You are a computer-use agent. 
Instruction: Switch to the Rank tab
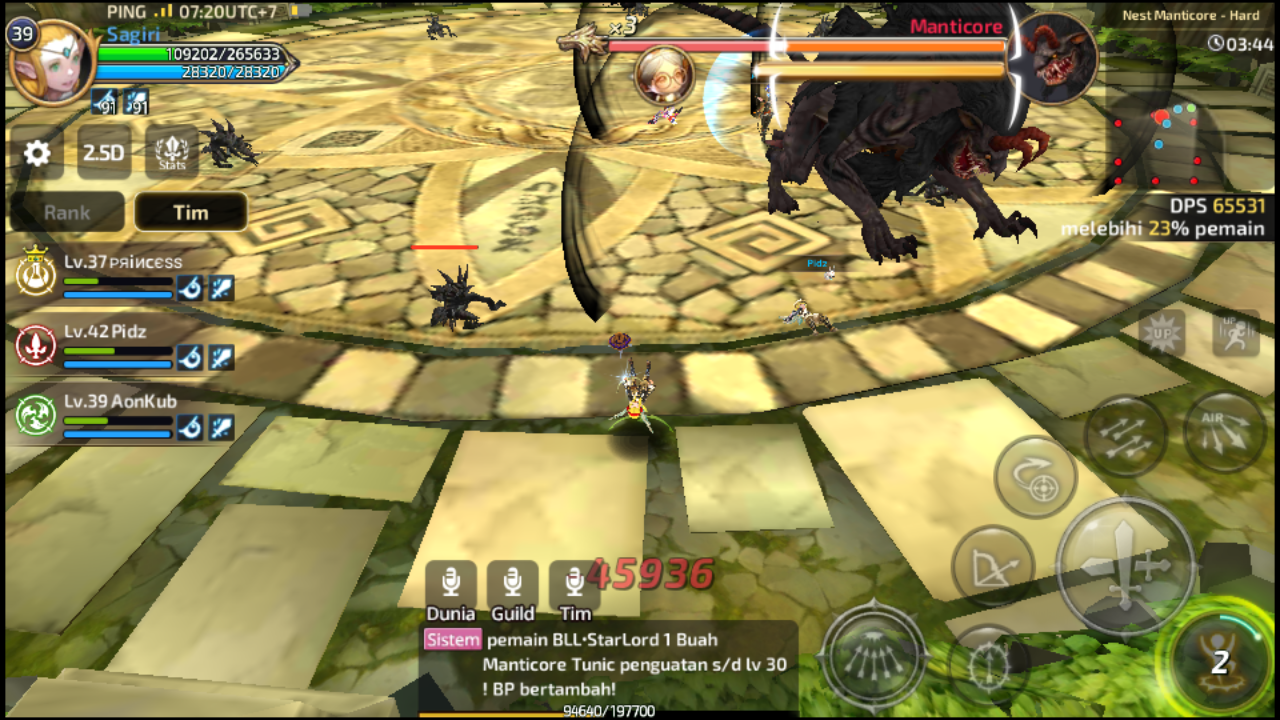(x=66, y=212)
